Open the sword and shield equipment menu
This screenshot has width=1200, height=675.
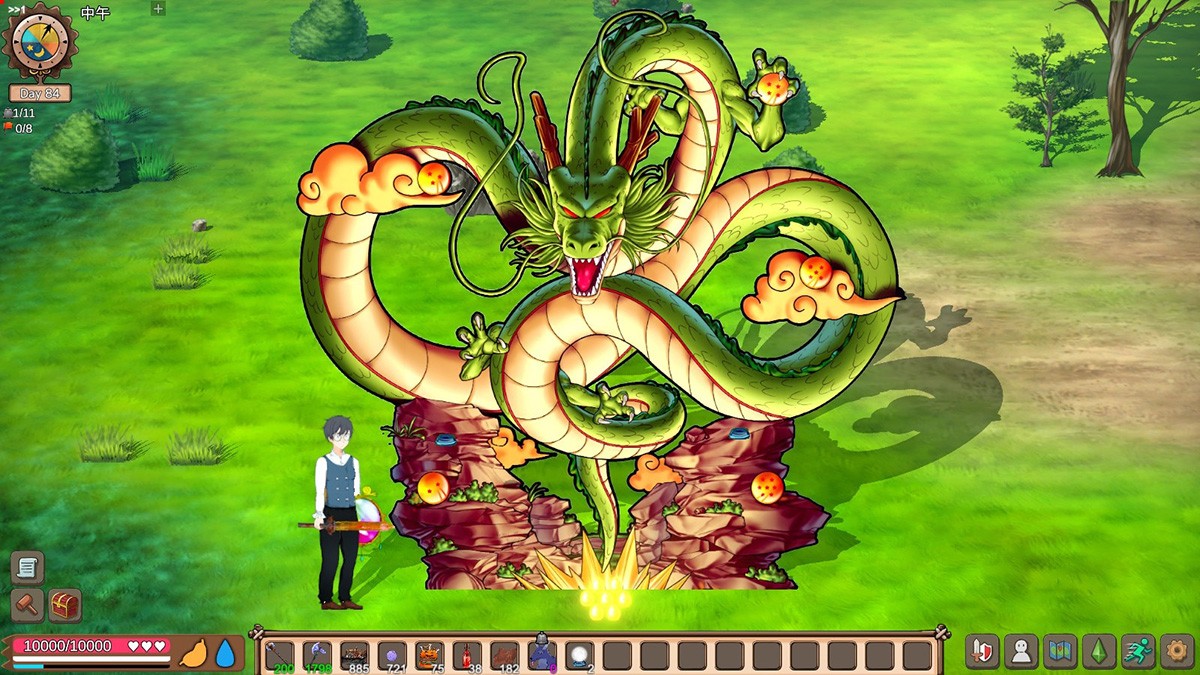(982, 651)
